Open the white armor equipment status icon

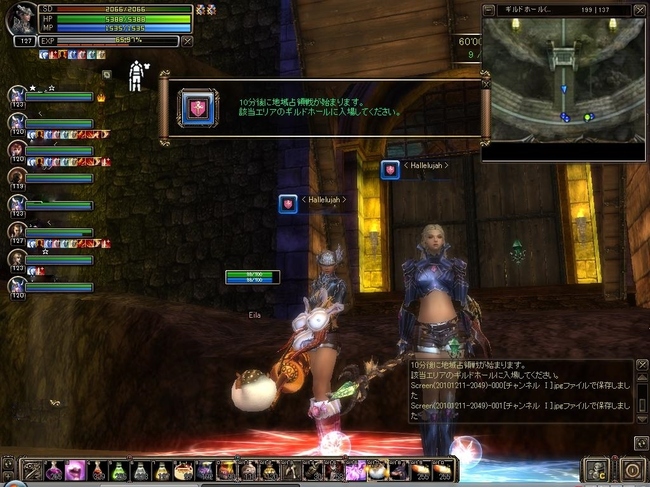[x=137, y=75]
